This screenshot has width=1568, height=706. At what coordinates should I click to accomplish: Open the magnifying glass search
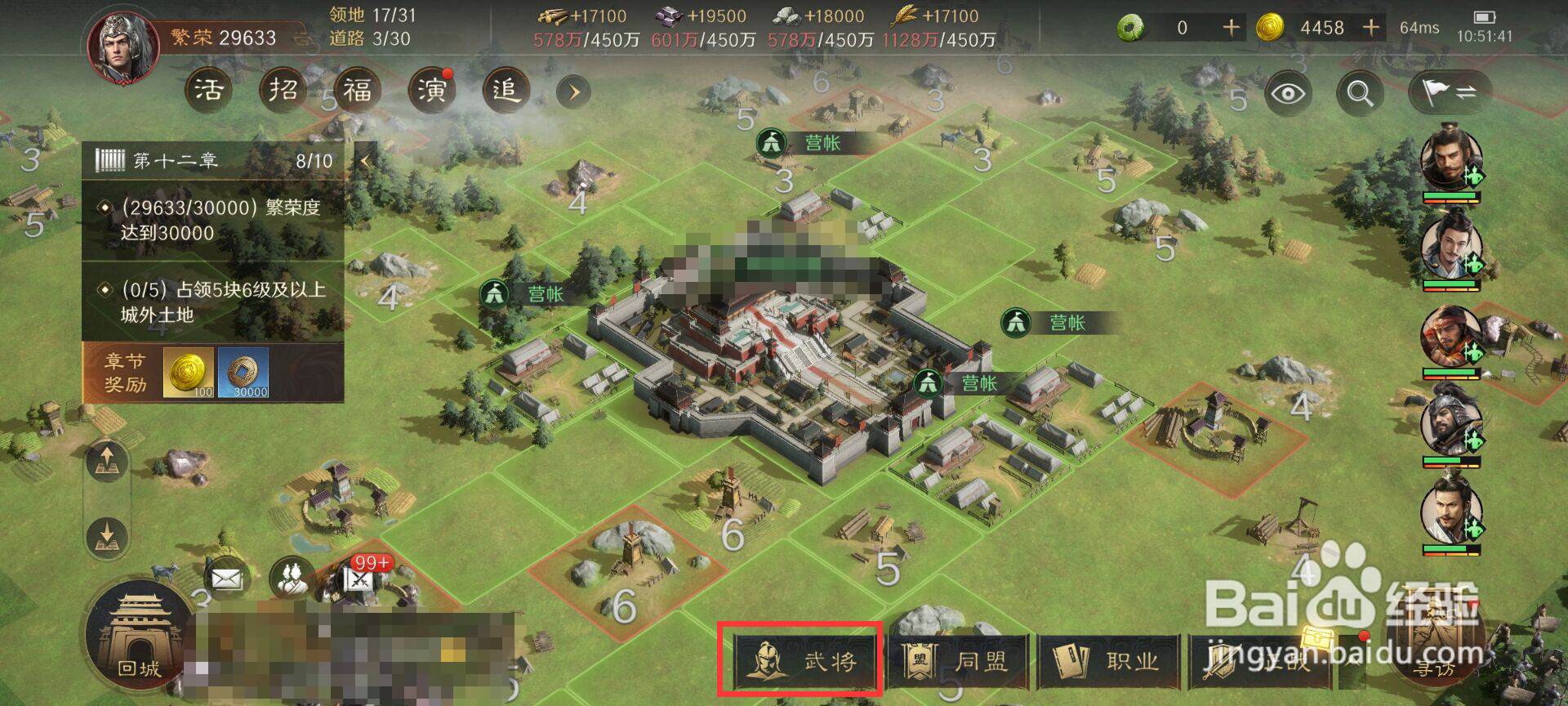click(x=1359, y=94)
